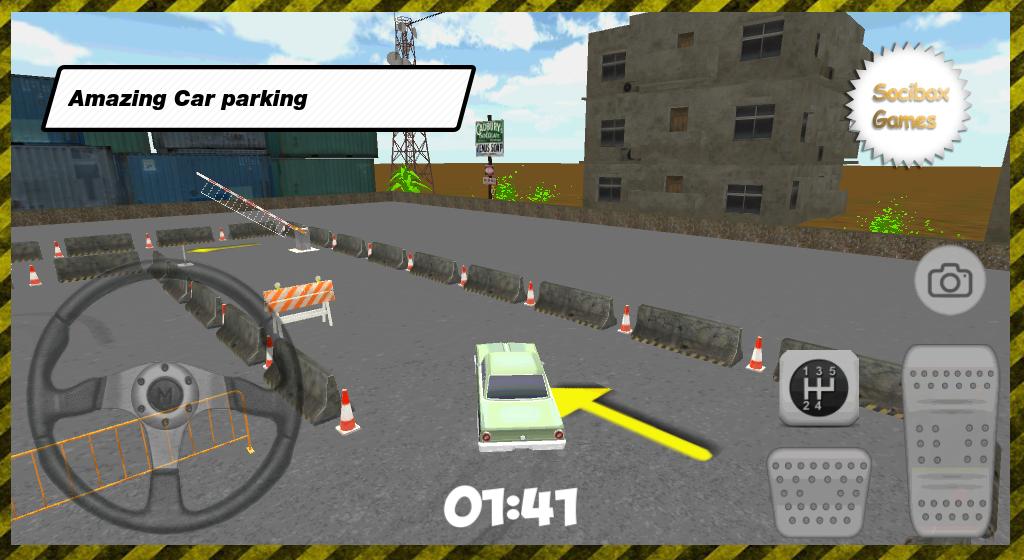The width and height of the screenshot is (1024, 560).
Task: Hit the wide brake pedal
Action: 818,491
